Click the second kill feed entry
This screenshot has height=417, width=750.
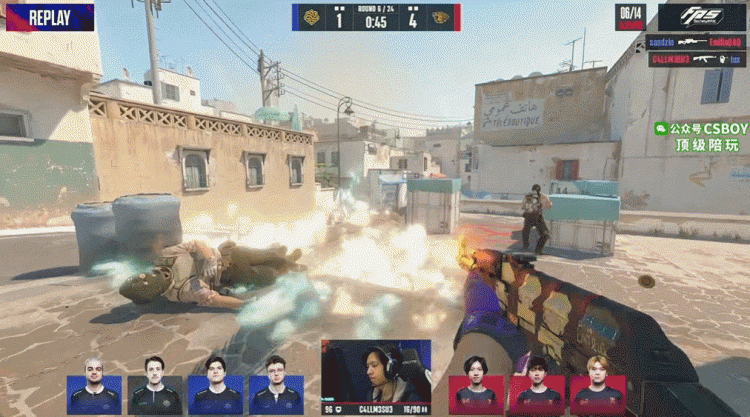(x=696, y=59)
